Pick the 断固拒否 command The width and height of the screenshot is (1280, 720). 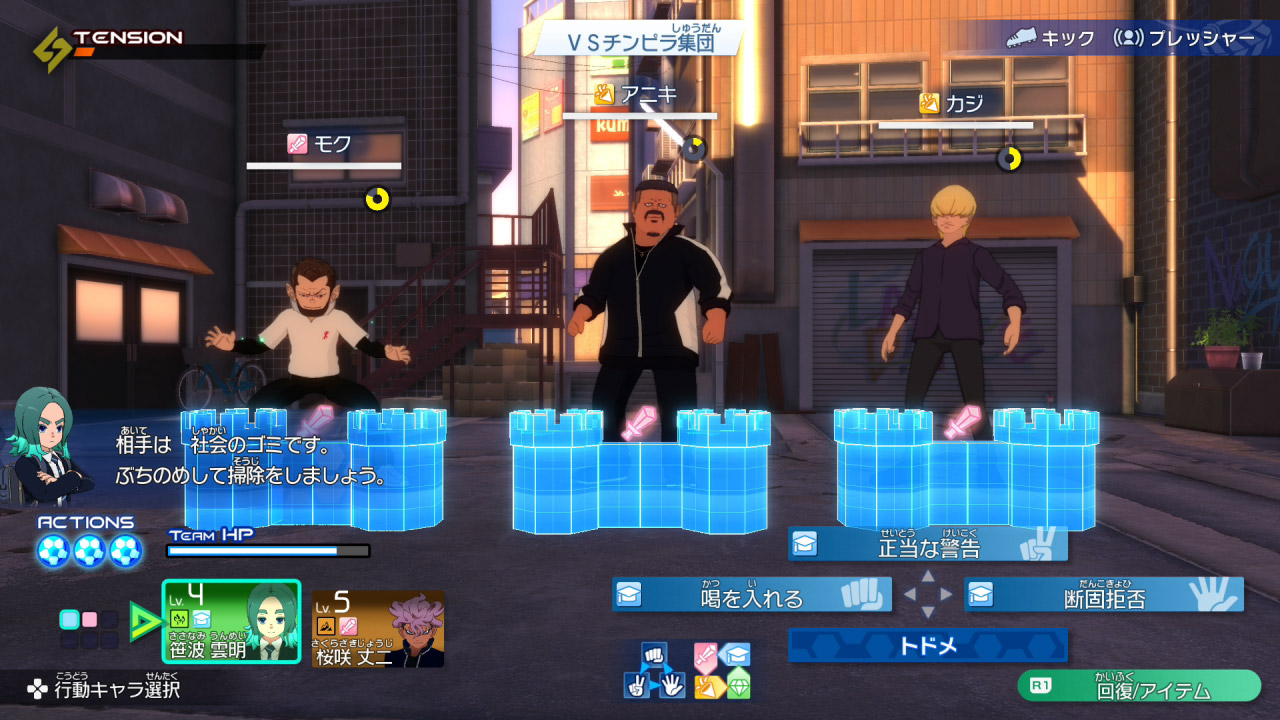1103,595
